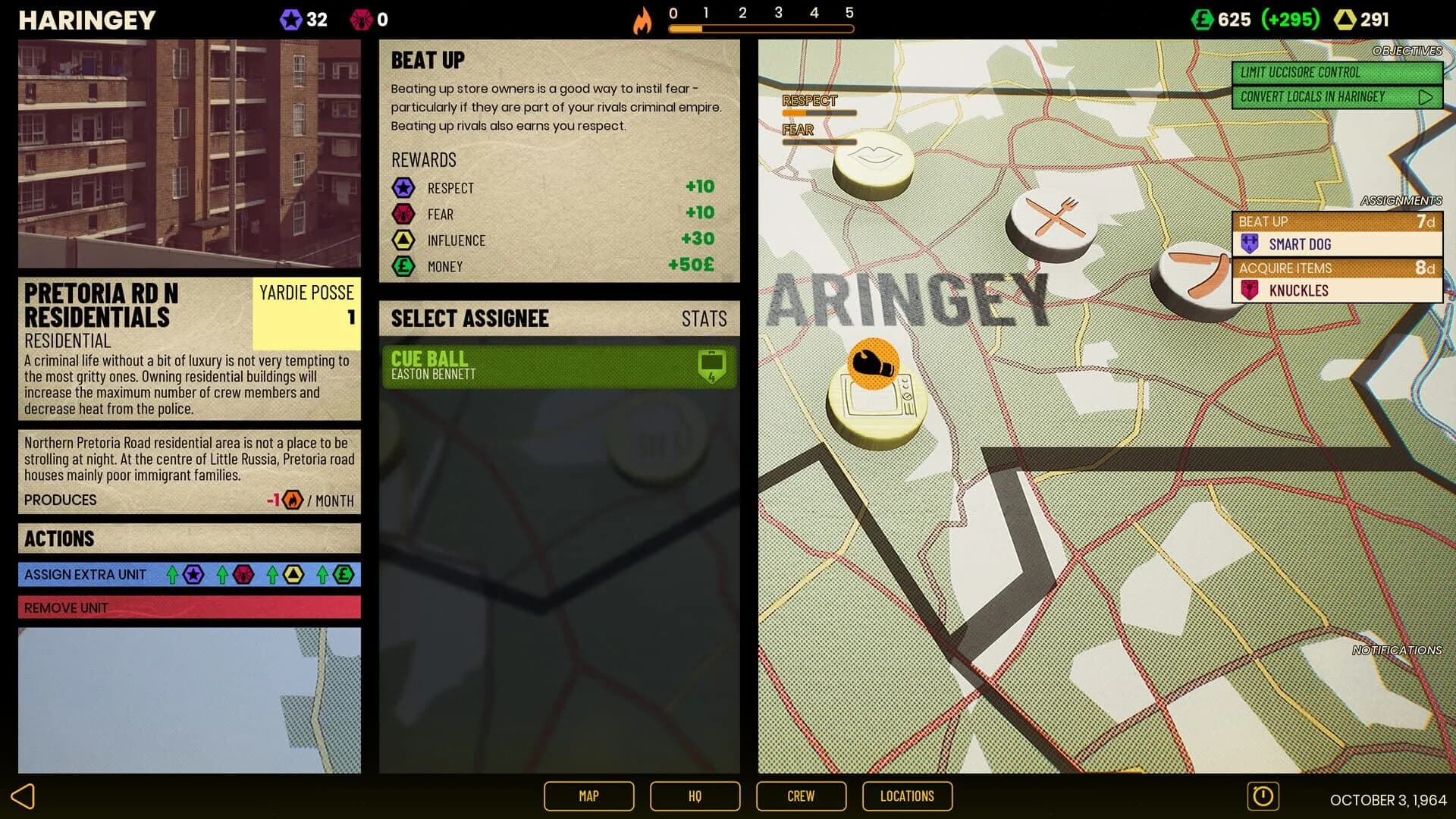
Task: Open the Crew screen from bottom bar
Action: (801, 796)
